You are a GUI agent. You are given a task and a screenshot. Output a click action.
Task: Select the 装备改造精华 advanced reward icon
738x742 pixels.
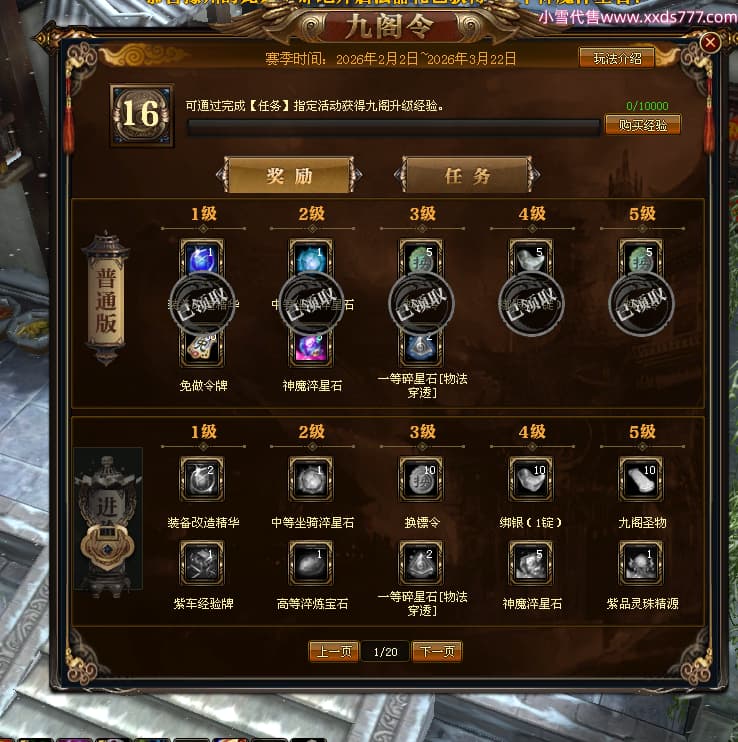pos(201,478)
